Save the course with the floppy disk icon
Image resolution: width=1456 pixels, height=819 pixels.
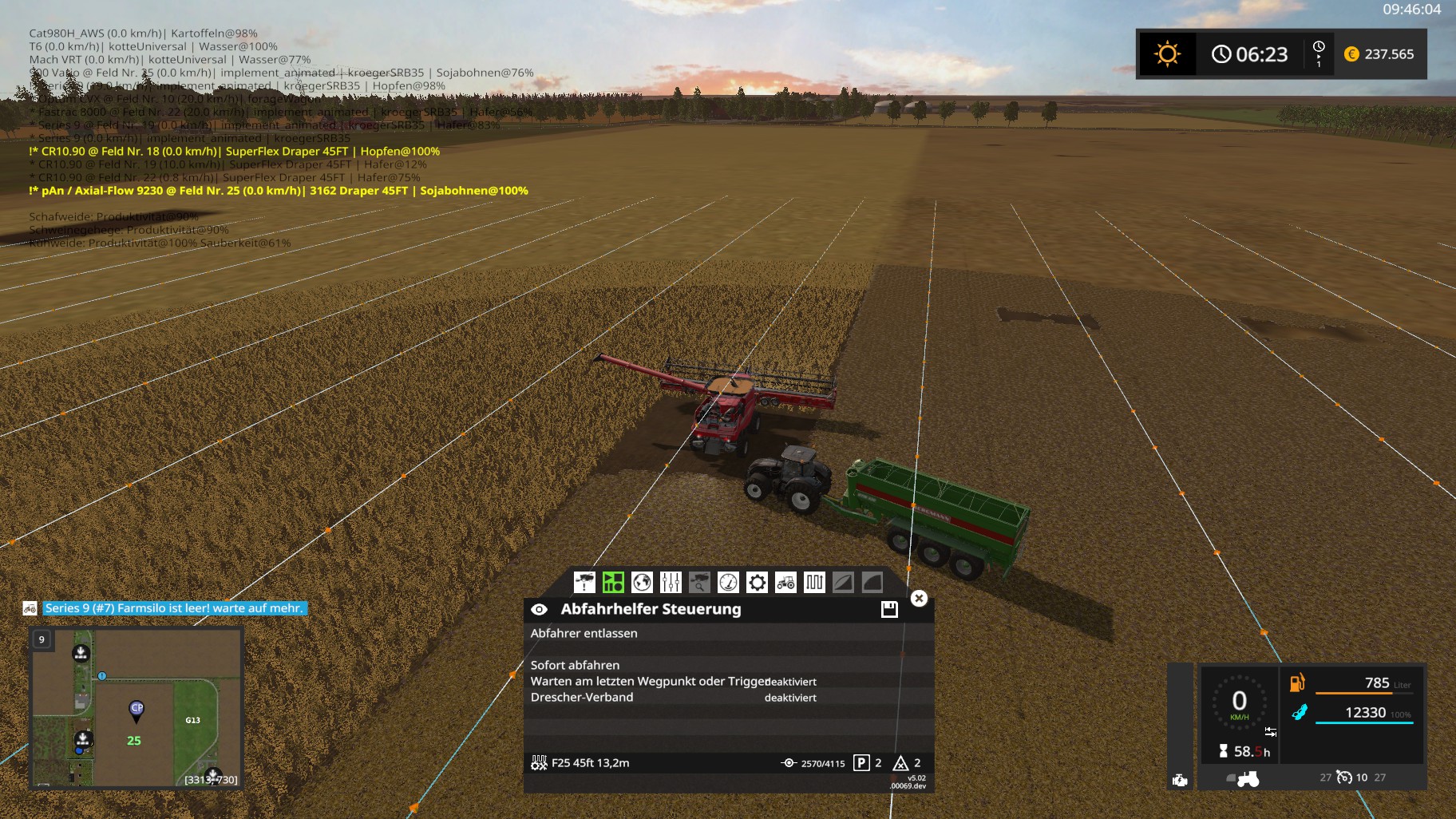[x=890, y=609]
